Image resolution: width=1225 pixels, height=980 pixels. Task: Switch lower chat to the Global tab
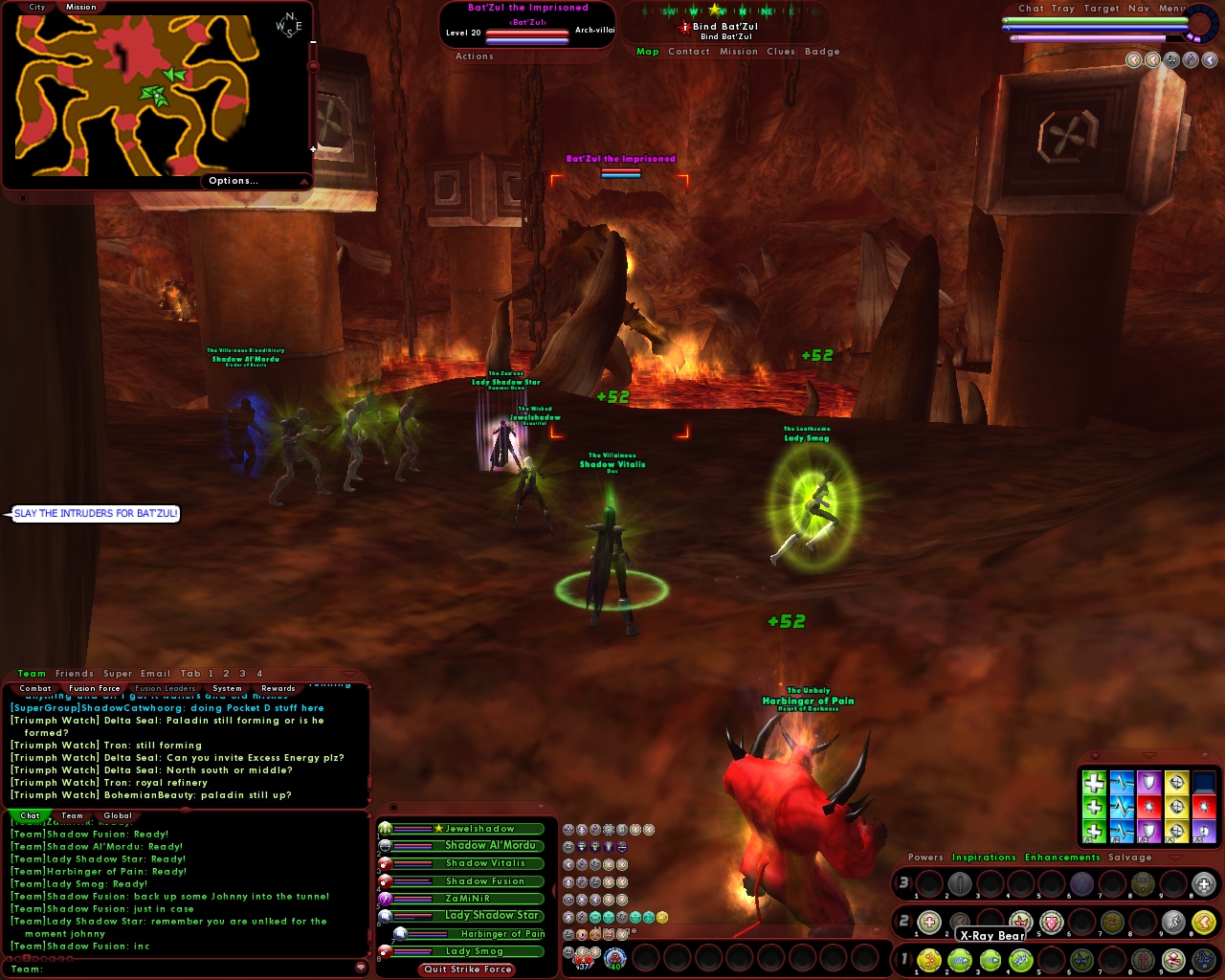[118, 816]
